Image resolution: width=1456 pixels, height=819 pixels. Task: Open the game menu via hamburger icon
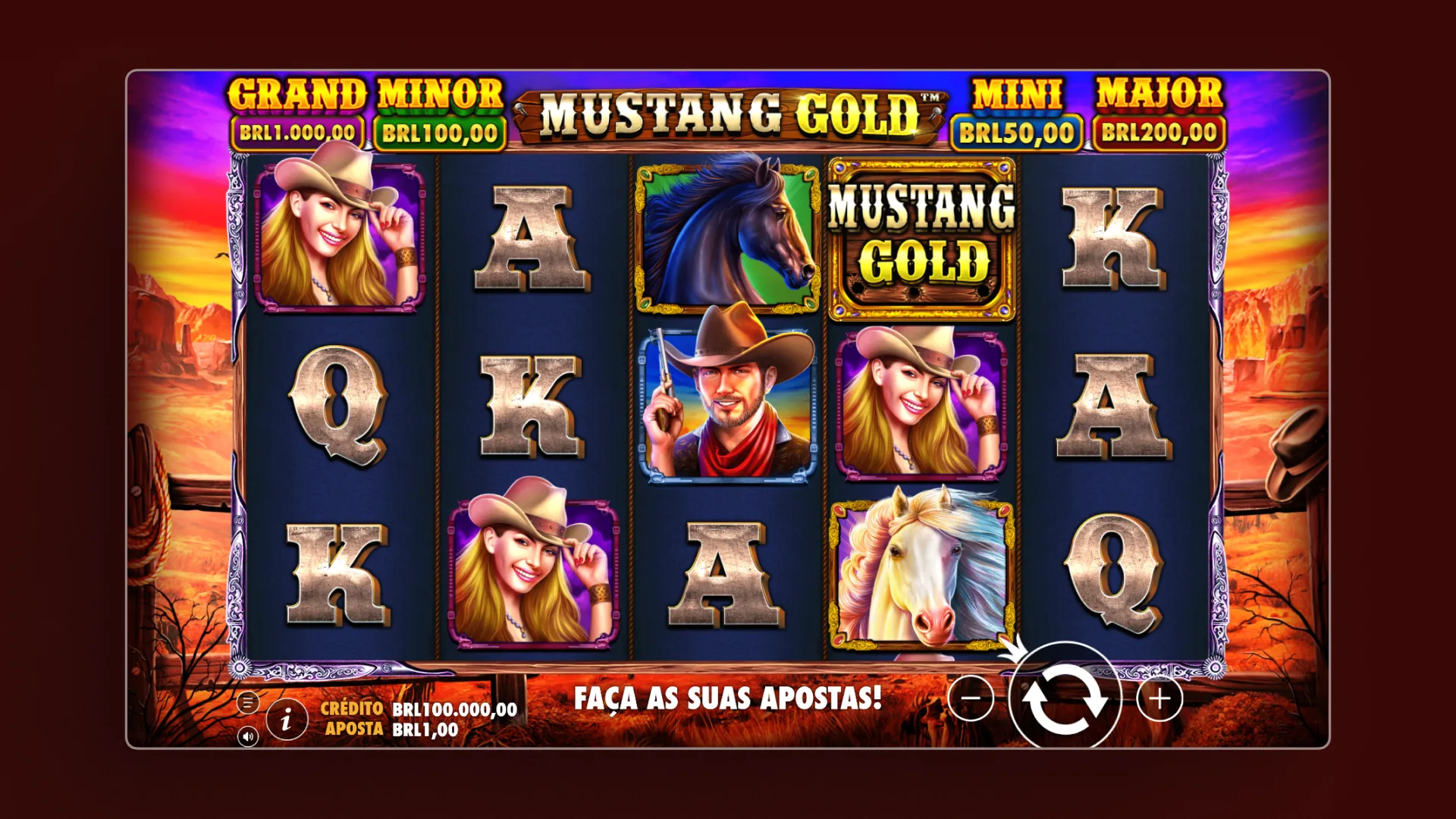(x=248, y=701)
